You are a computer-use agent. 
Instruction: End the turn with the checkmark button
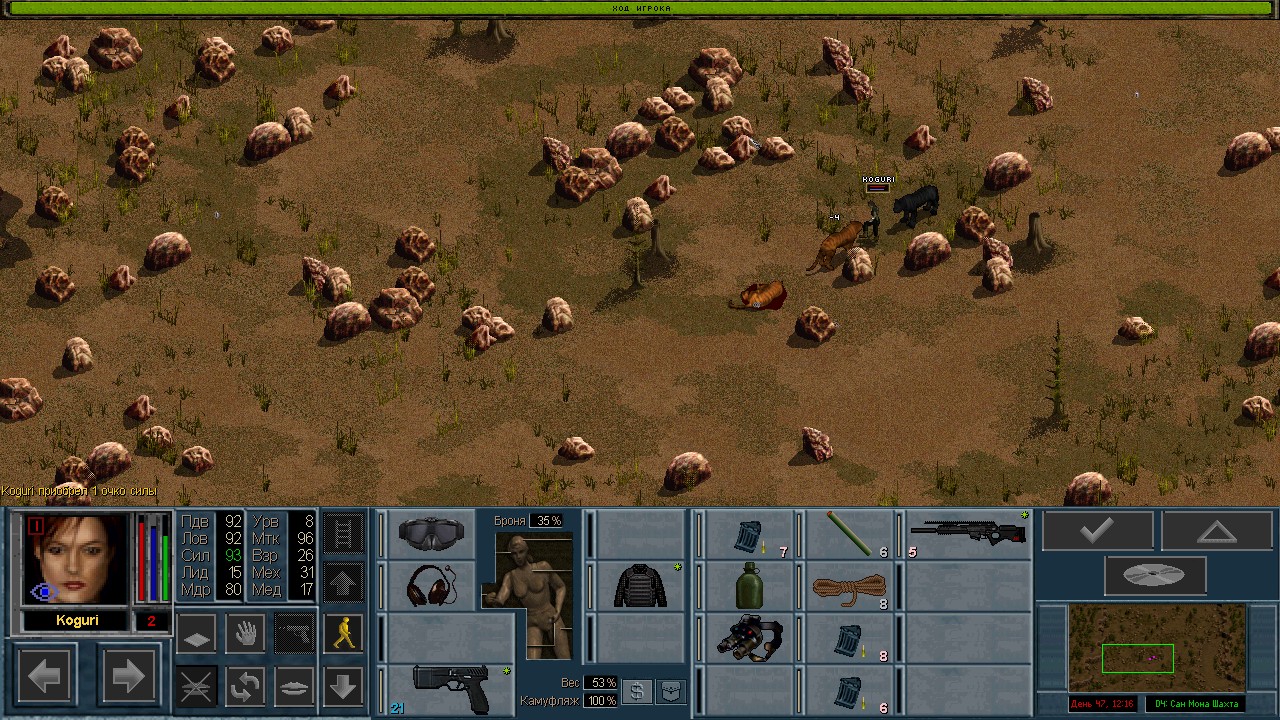pyautogui.click(x=1097, y=531)
